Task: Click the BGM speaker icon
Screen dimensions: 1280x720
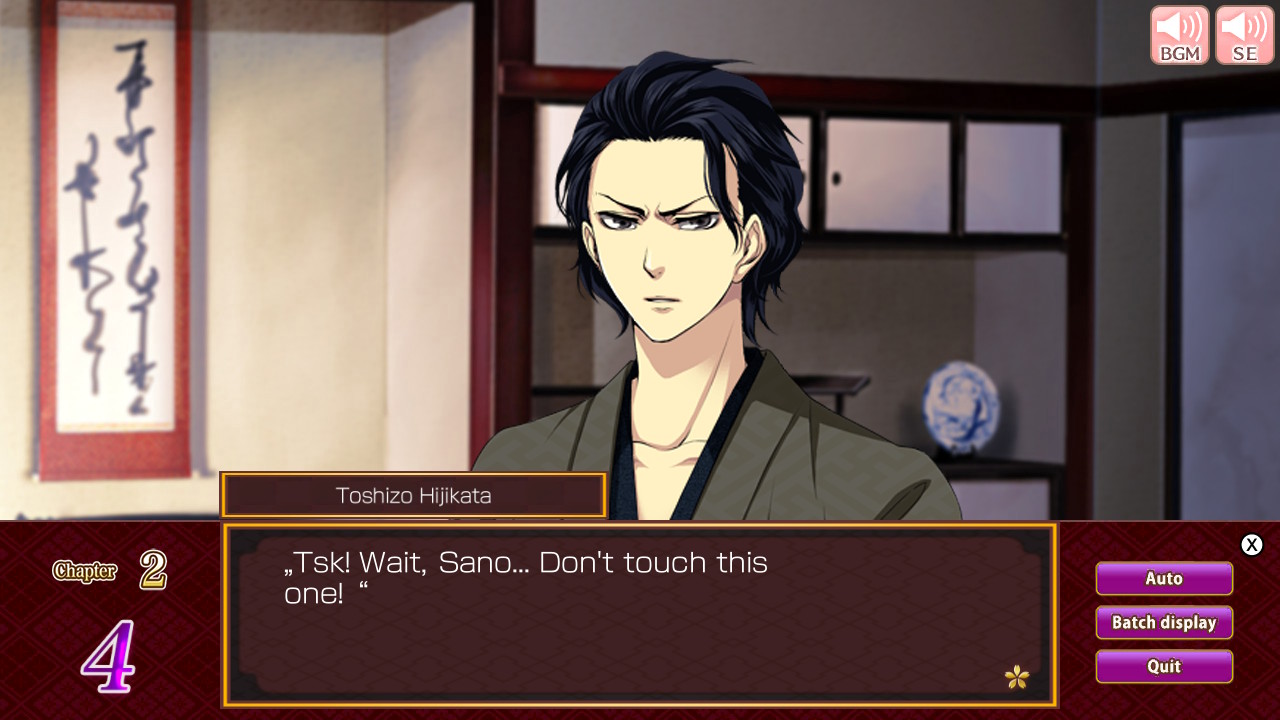Action: tap(1179, 28)
